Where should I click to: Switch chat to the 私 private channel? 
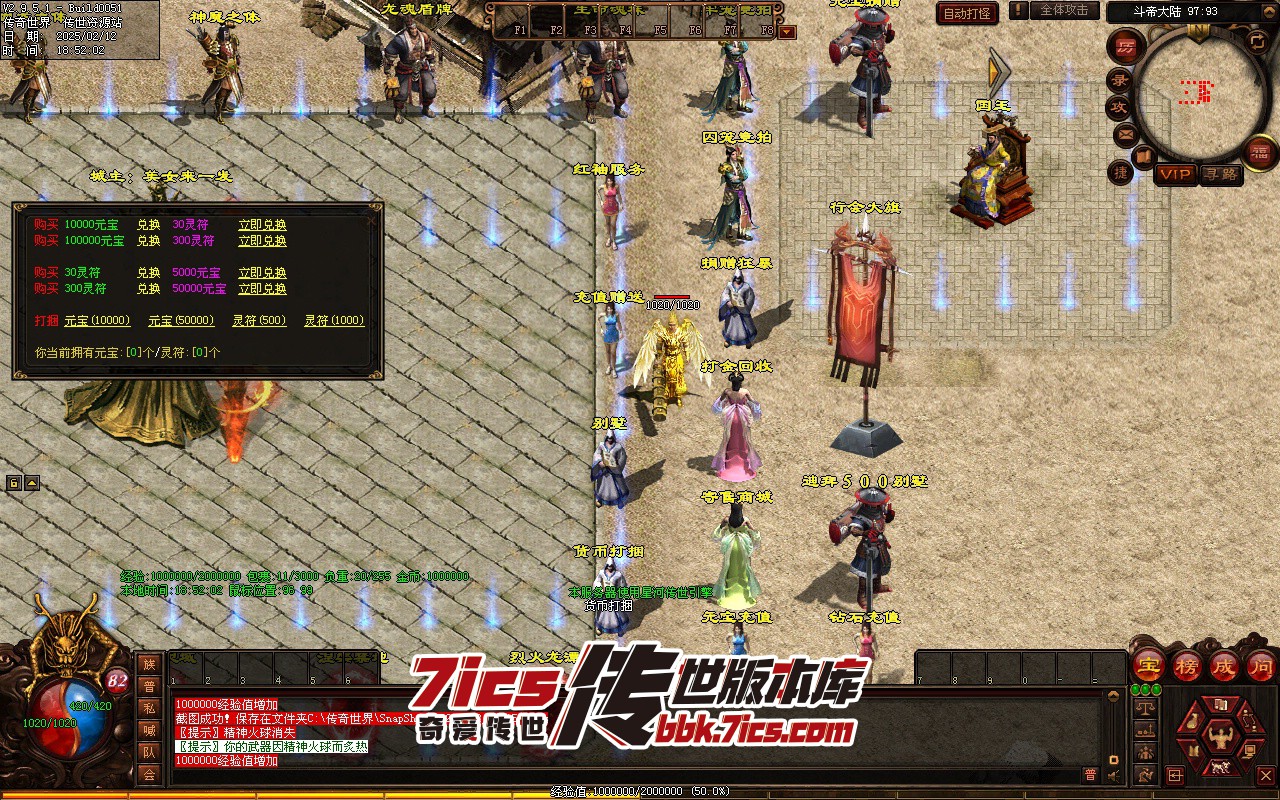[149, 708]
